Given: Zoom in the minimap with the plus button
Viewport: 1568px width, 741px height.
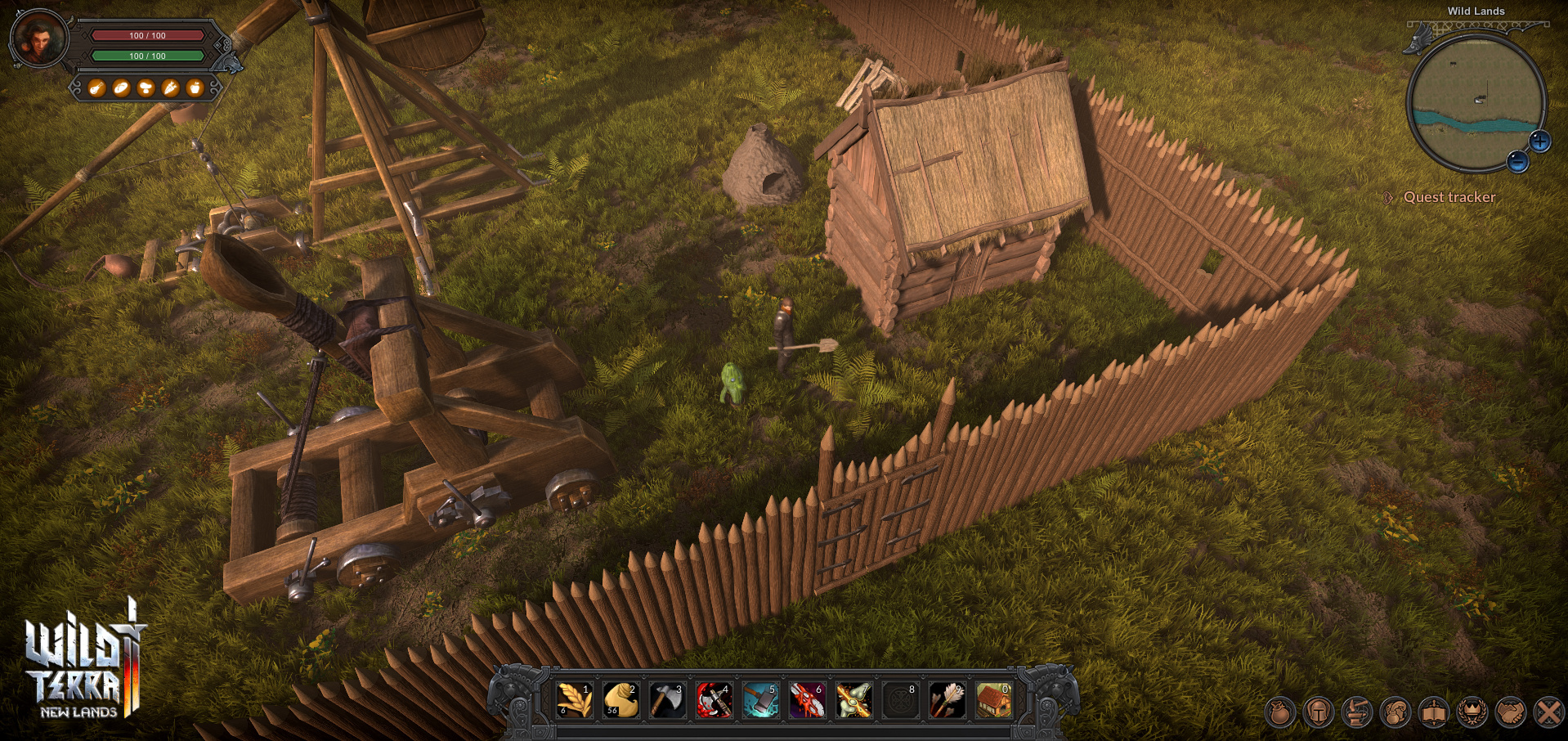Looking at the screenshot, I should click(x=1540, y=141).
